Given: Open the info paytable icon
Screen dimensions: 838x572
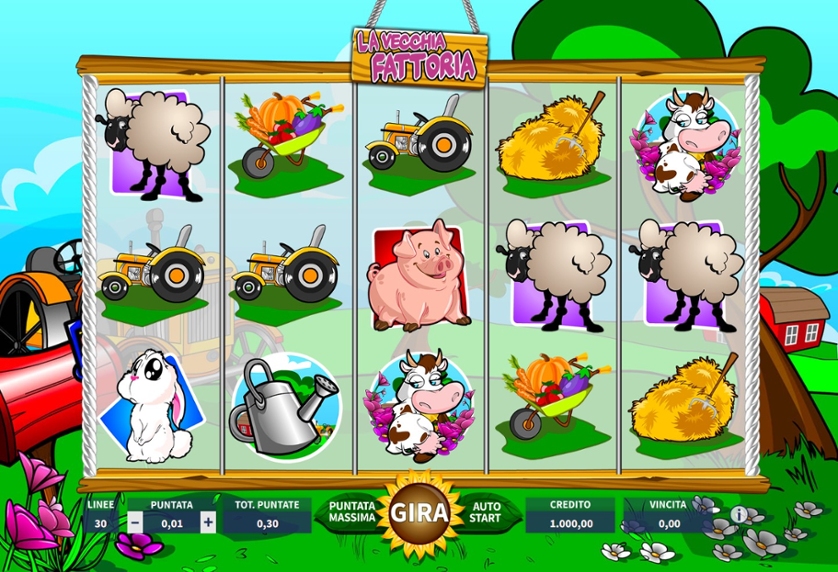Looking at the screenshot, I should (739, 514).
